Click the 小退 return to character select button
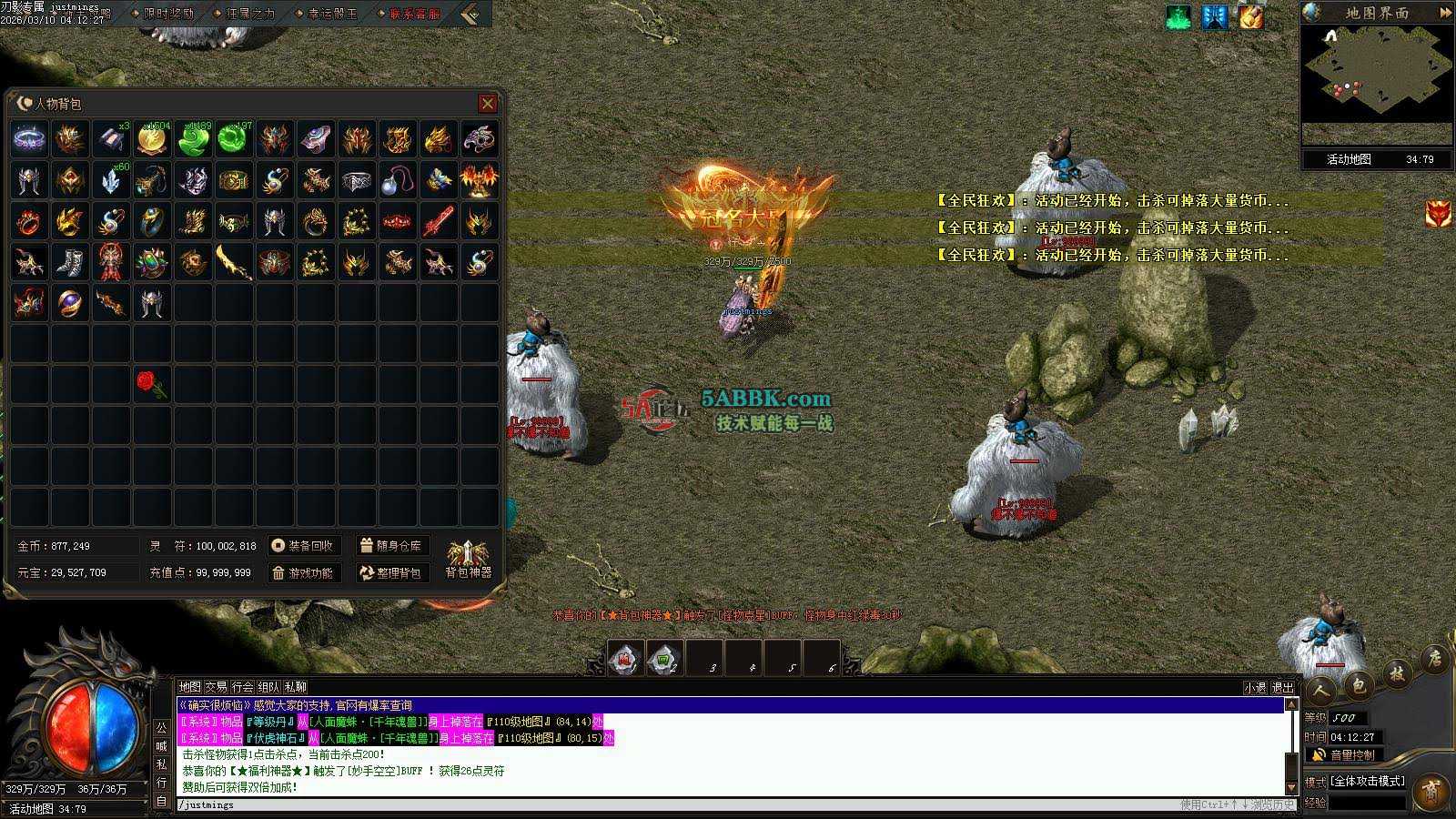The width and height of the screenshot is (1456, 819). coord(1255,688)
